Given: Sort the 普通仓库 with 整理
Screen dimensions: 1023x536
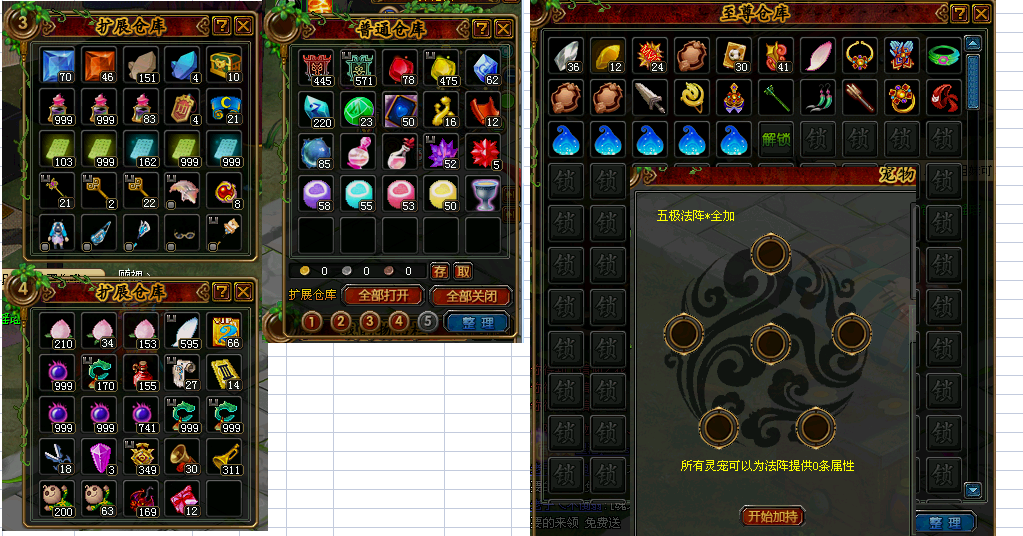Looking at the screenshot, I should [x=477, y=322].
